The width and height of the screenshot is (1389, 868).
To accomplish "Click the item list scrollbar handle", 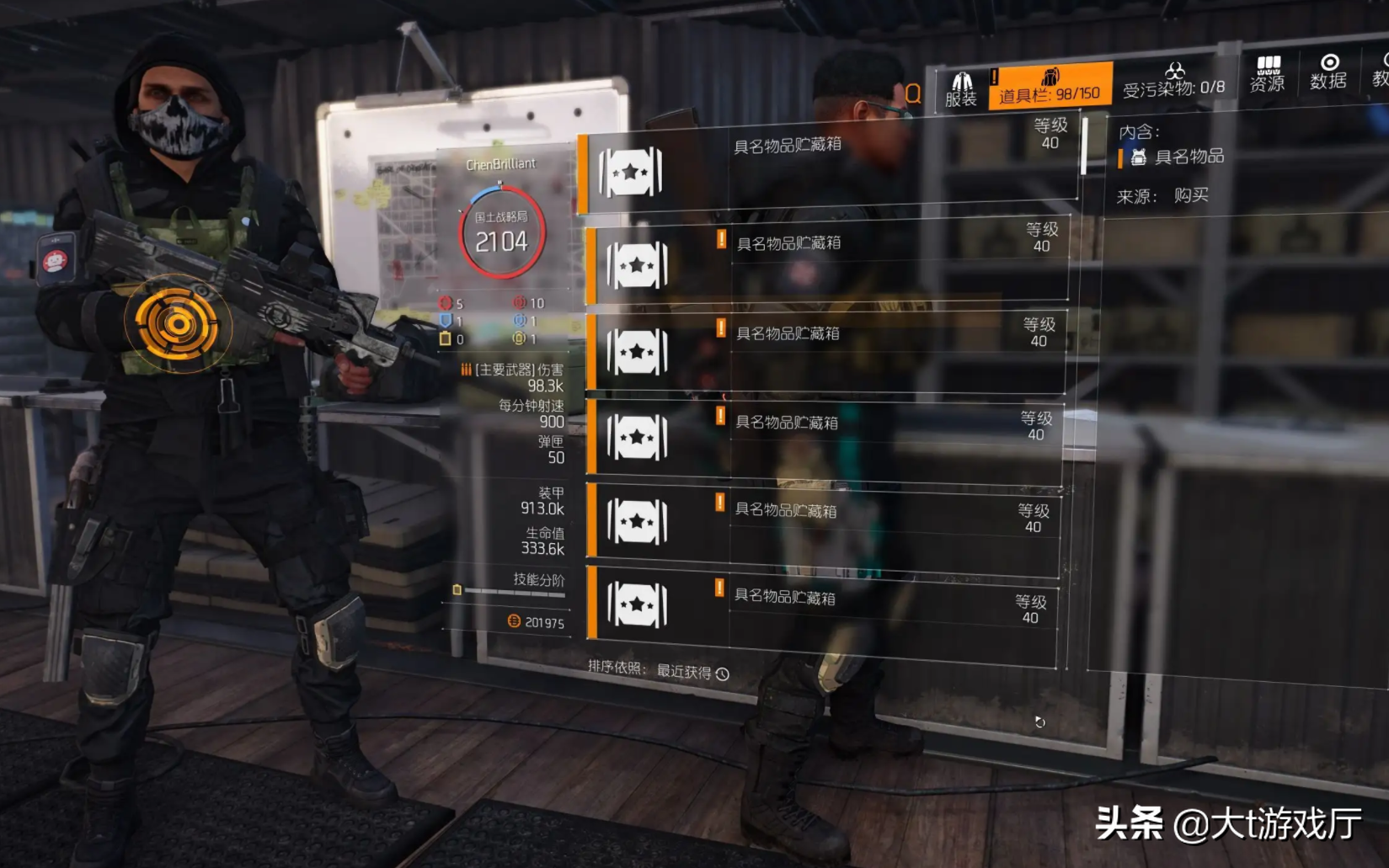I will (1084, 146).
